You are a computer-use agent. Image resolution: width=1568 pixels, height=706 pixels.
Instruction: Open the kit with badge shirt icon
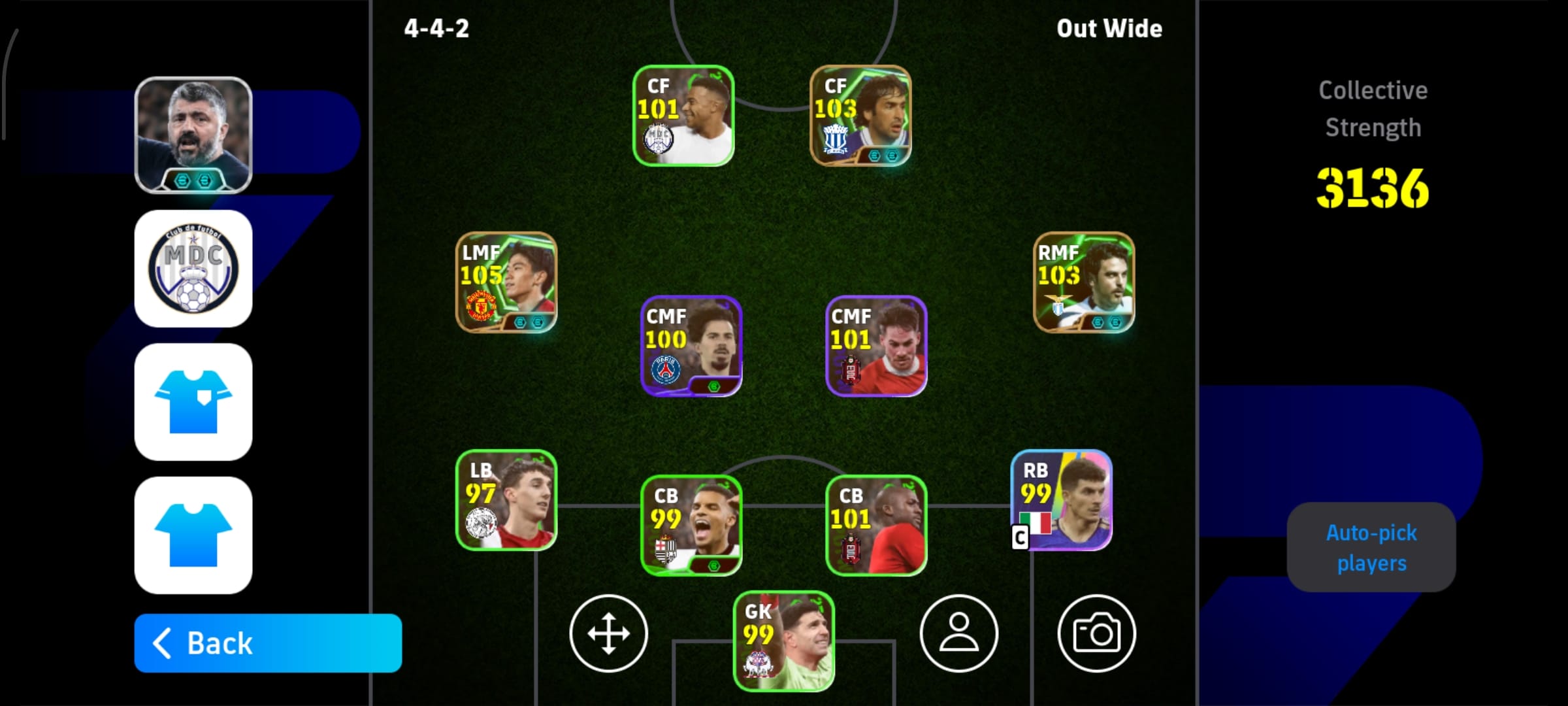click(193, 402)
